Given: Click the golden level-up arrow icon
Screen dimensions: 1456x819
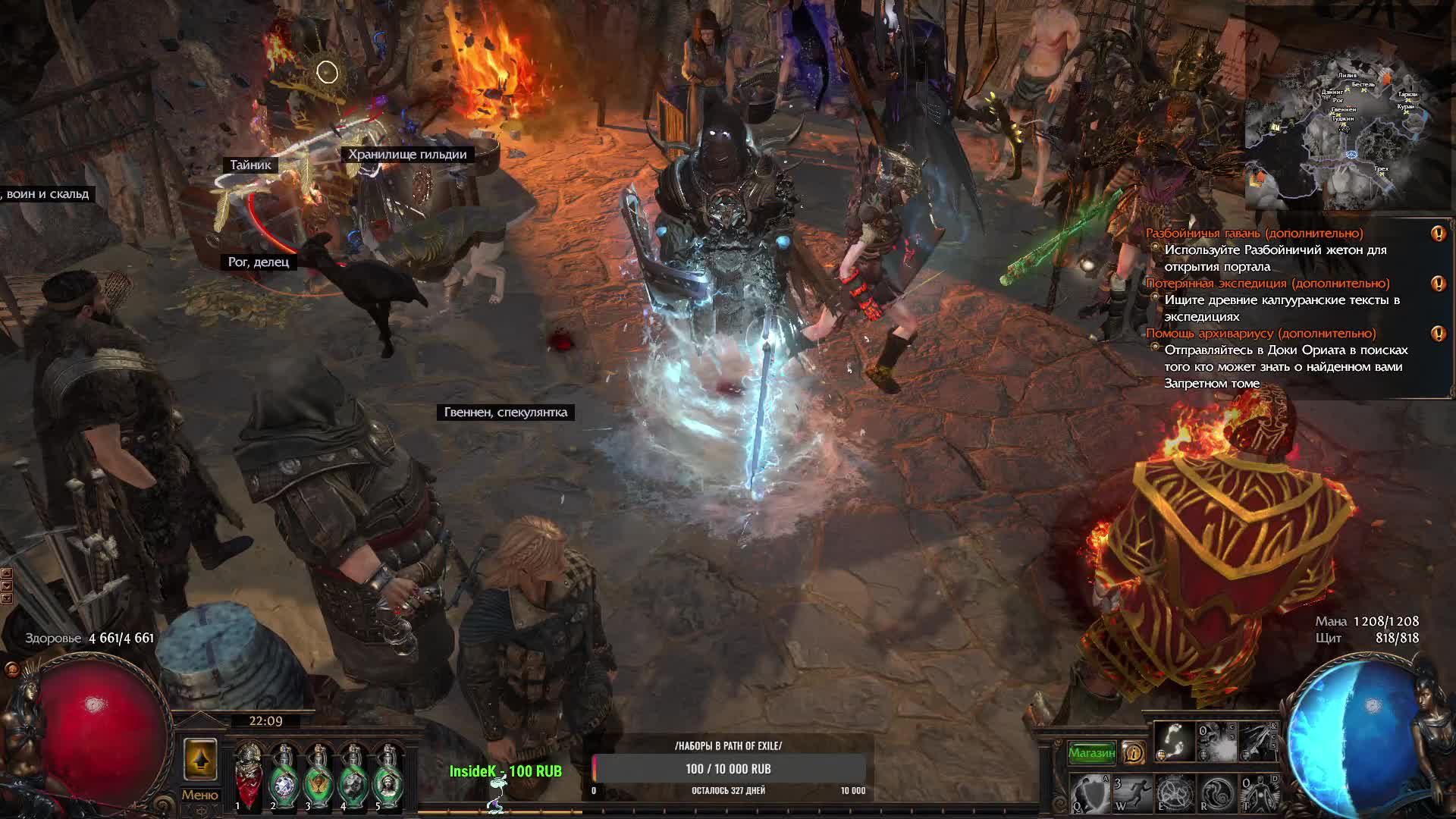Looking at the screenshot, I should click(199, 760).
